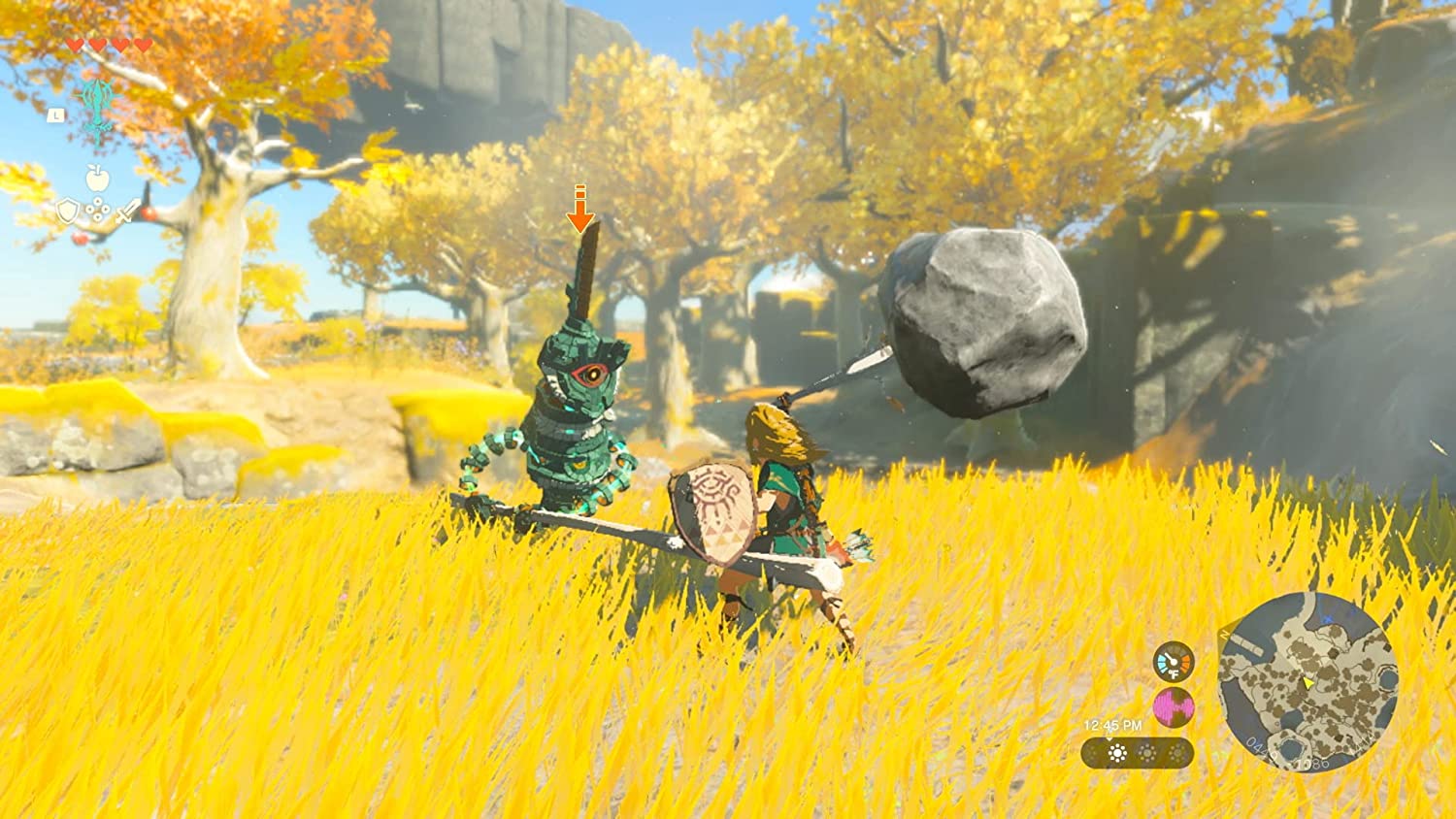Toggle the fourth heart container
This screenshot has width=1456, height=819.
click(x=142, y=45)
